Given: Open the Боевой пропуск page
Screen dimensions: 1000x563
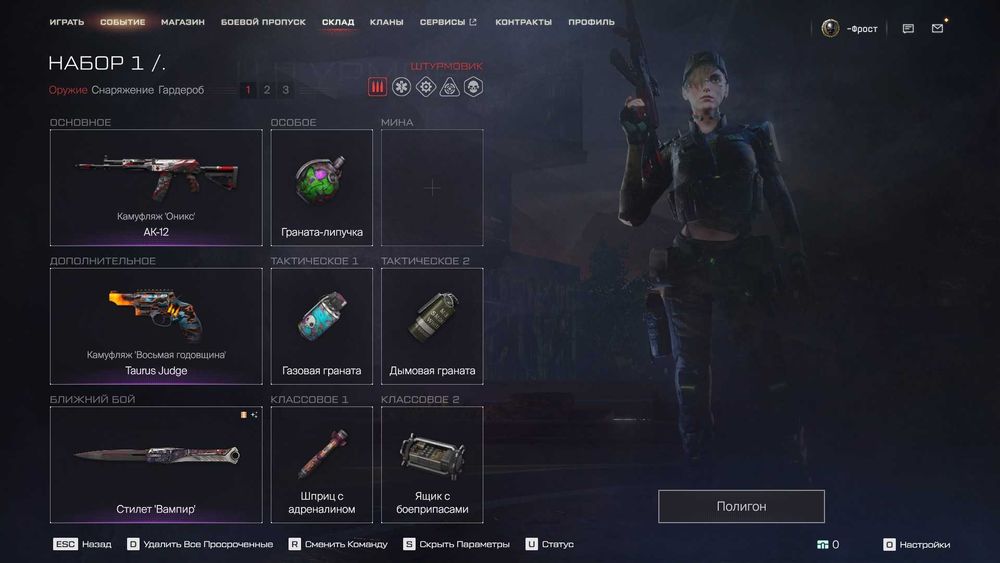Looking at the screenshot, I should click(x=265, y=22).
